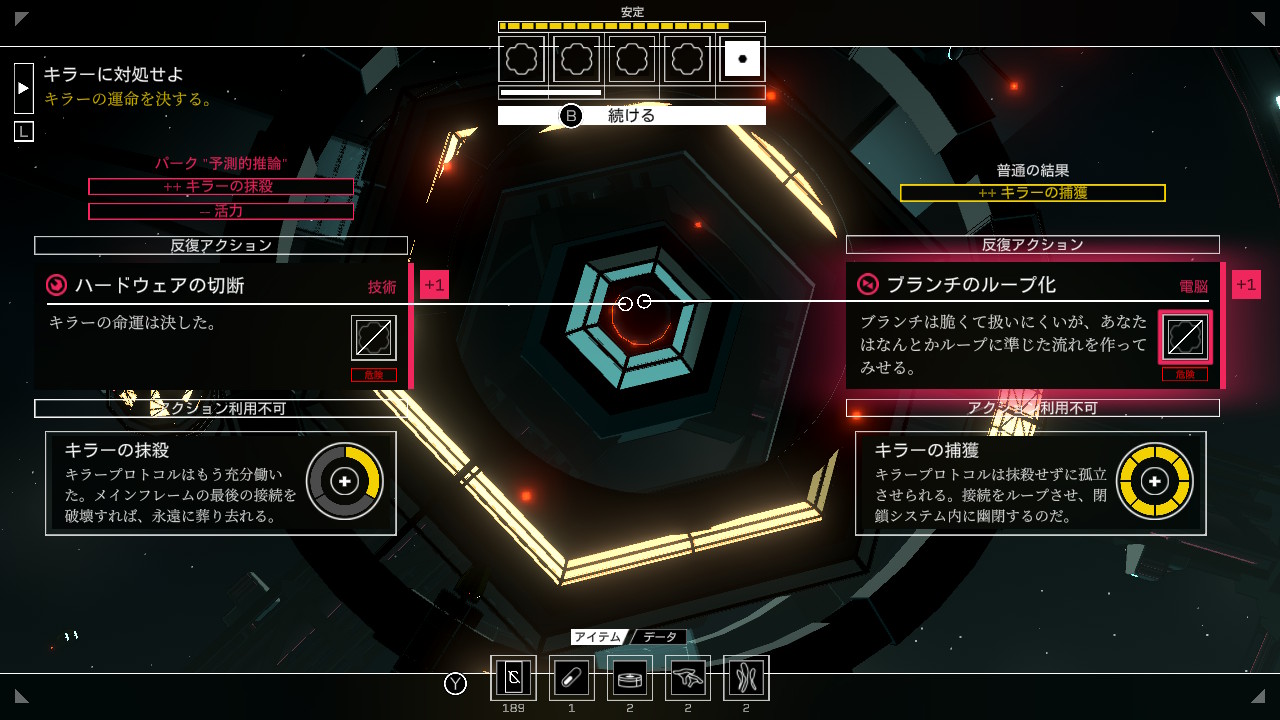This screenshot has height=720, width=1280.
Task: Select the white die showing one pip
Action: (x=741, y=59)
